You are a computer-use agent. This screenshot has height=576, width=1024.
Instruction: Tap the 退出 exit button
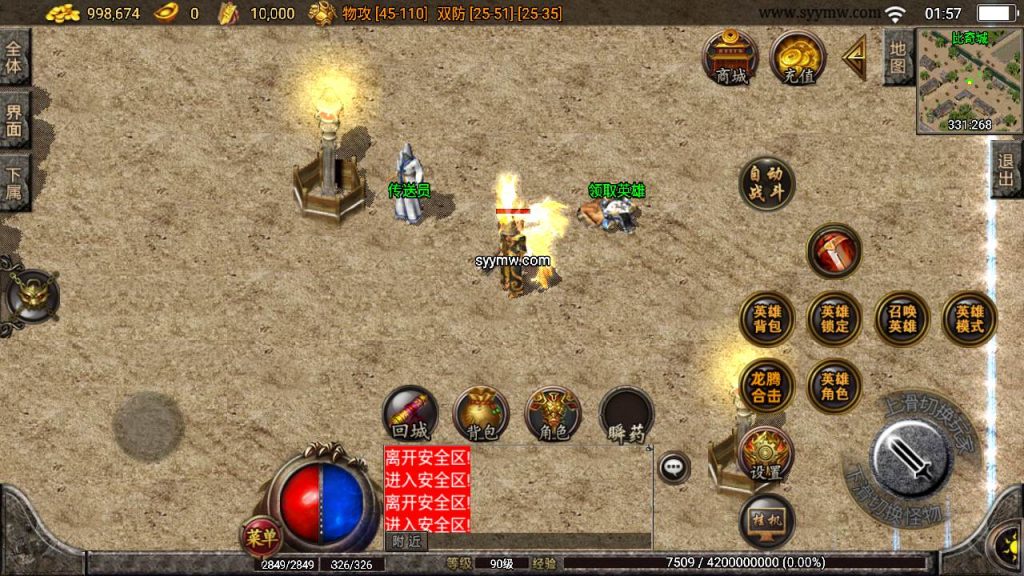(1006, 169)
